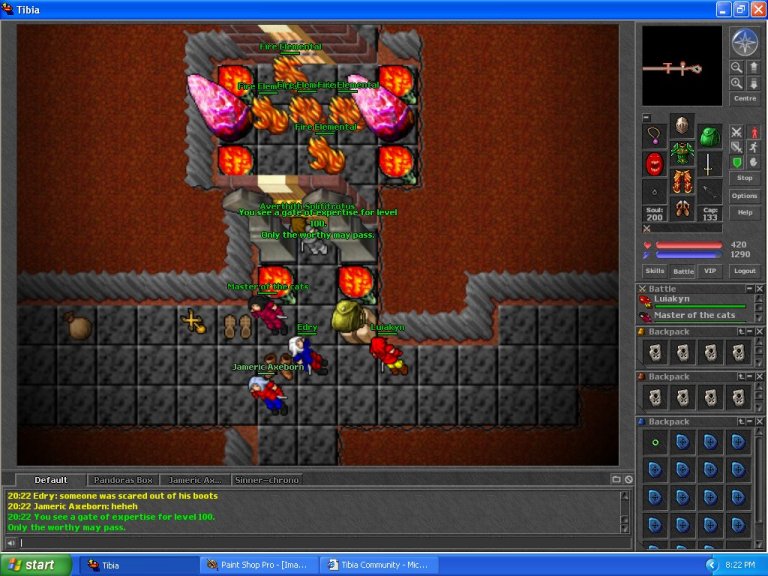Select the amulet necklace slot
Image resolution: width=768 pixels, height=576 pixels.
[655, 136]
